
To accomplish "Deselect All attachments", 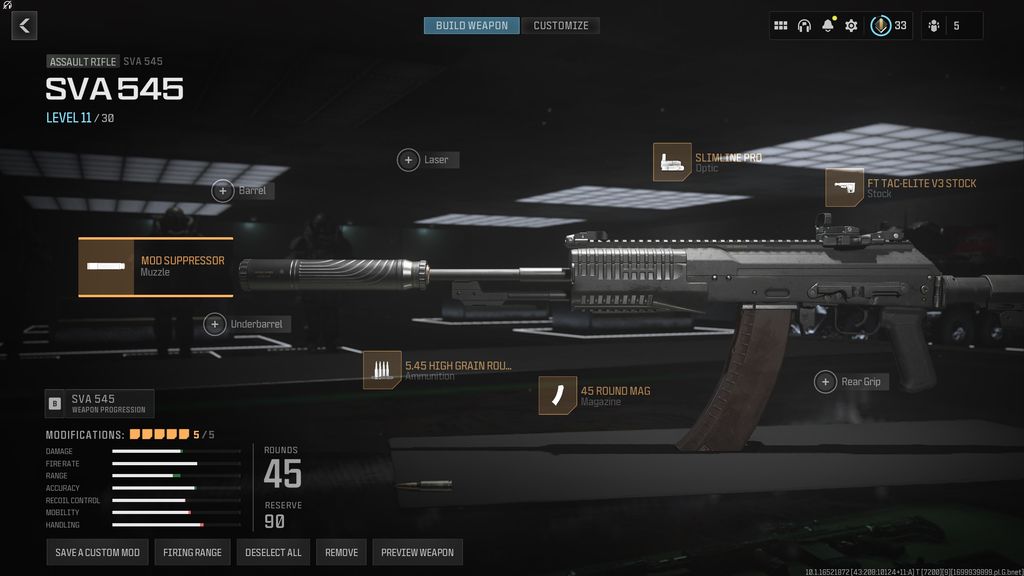I will 273,552.
